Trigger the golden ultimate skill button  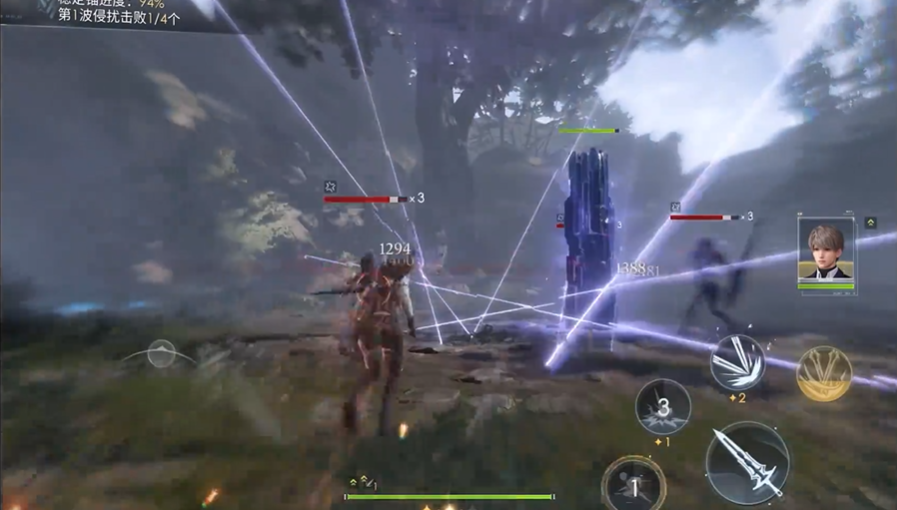[824, 373]
